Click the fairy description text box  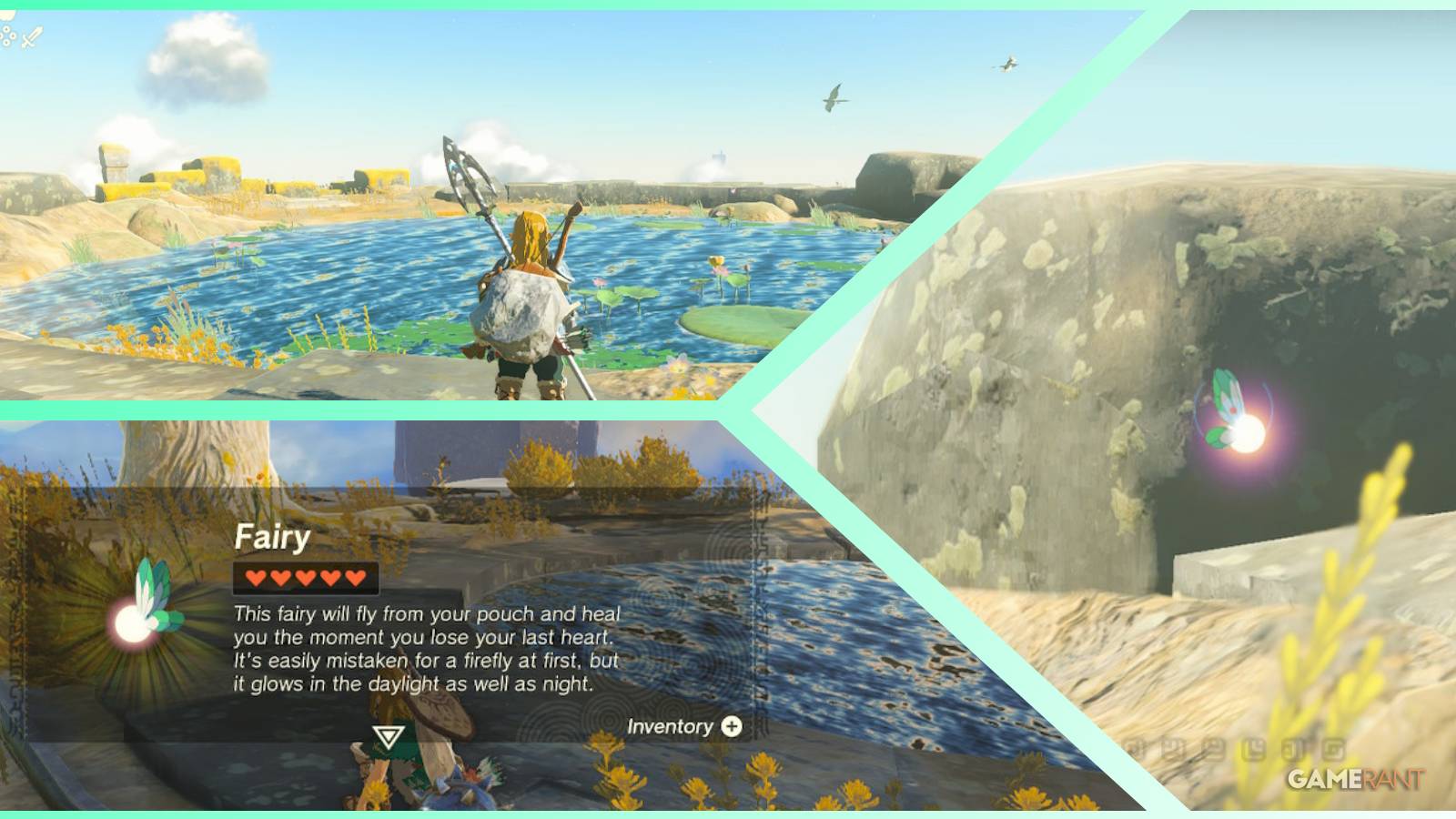[428, 646]
